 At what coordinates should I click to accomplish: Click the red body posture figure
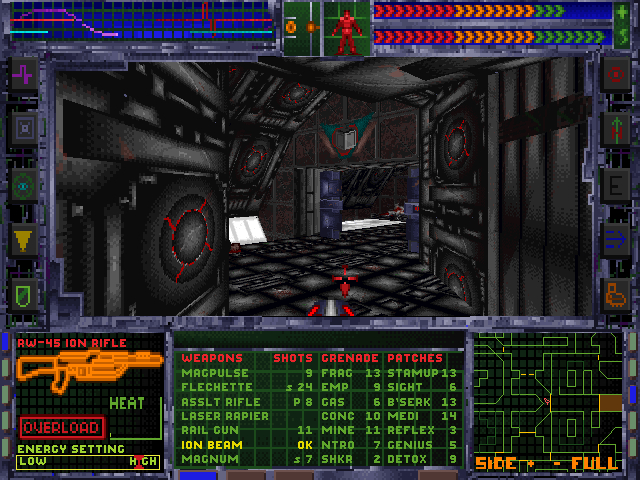point(345,28)
